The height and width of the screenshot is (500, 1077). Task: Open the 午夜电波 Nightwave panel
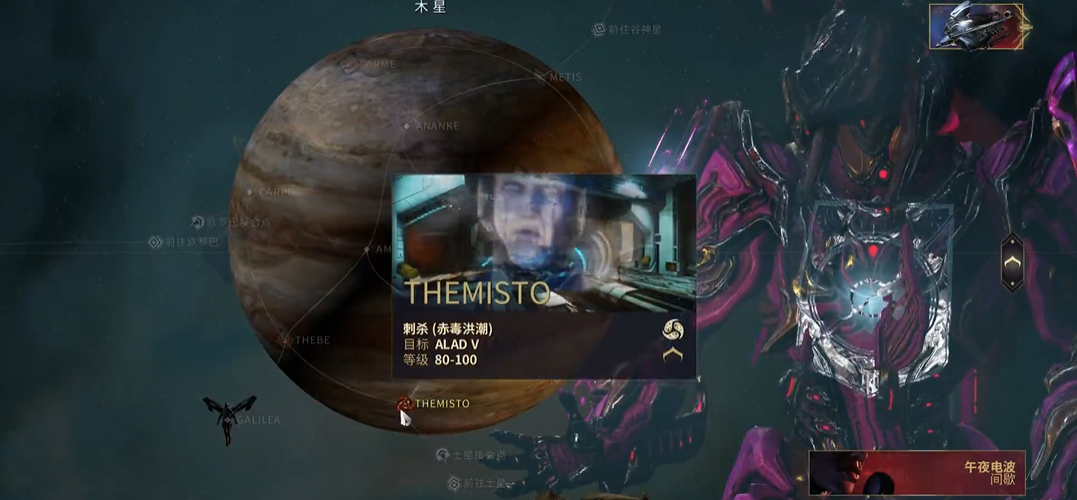[x=916, y=473]
